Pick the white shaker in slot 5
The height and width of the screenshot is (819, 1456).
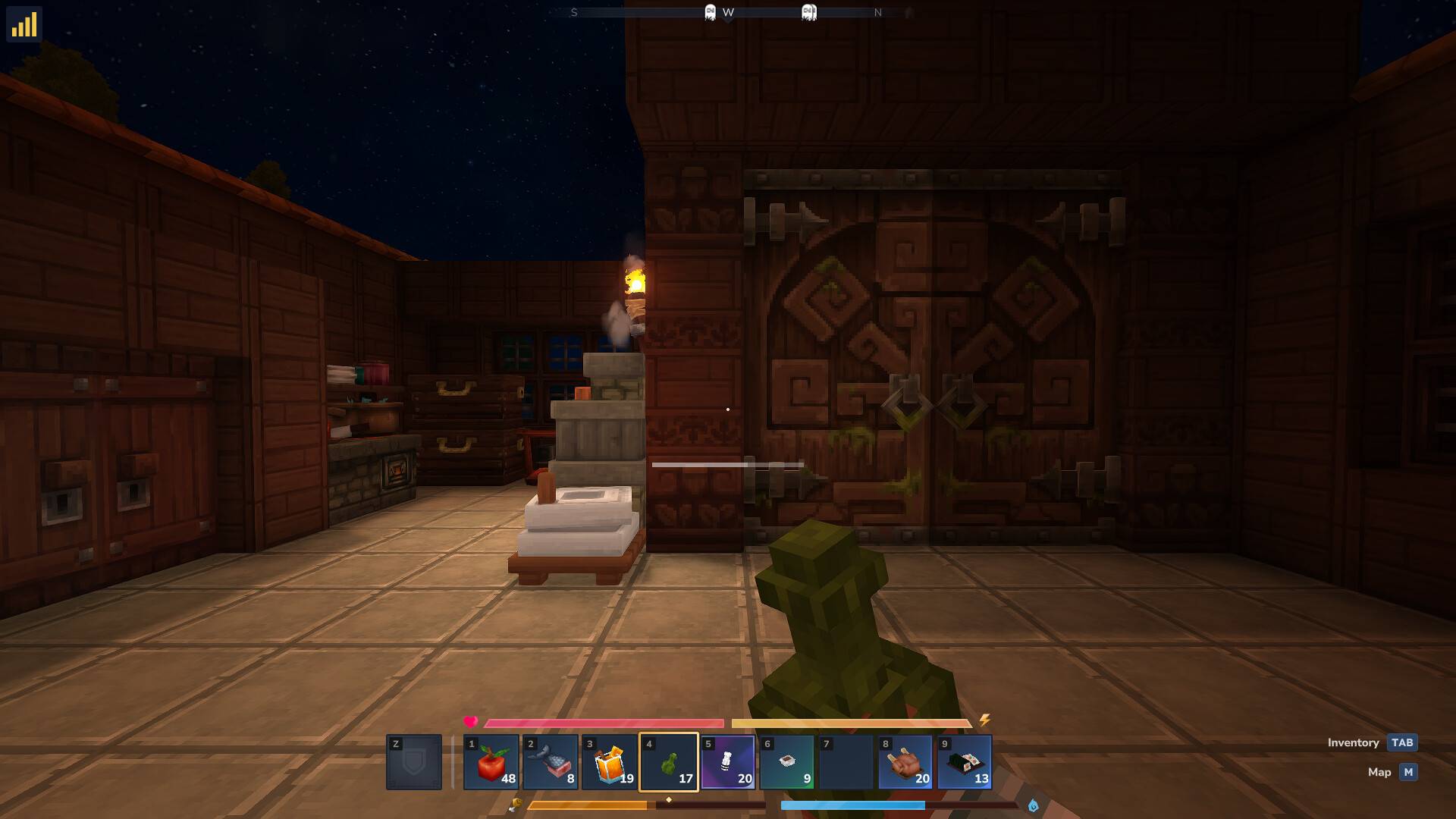[x=728, y=762]
